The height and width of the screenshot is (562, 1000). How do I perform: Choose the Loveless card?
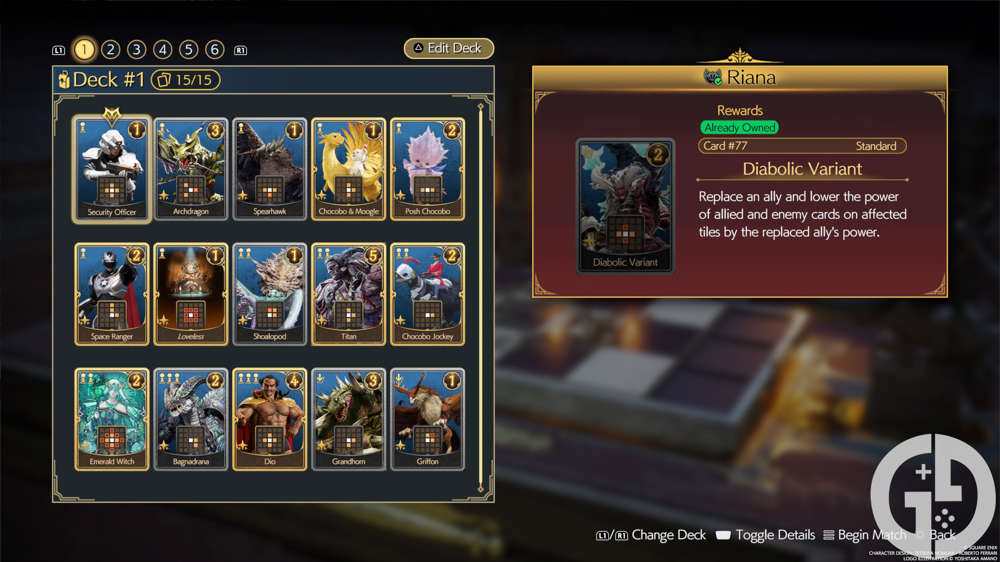191,294
